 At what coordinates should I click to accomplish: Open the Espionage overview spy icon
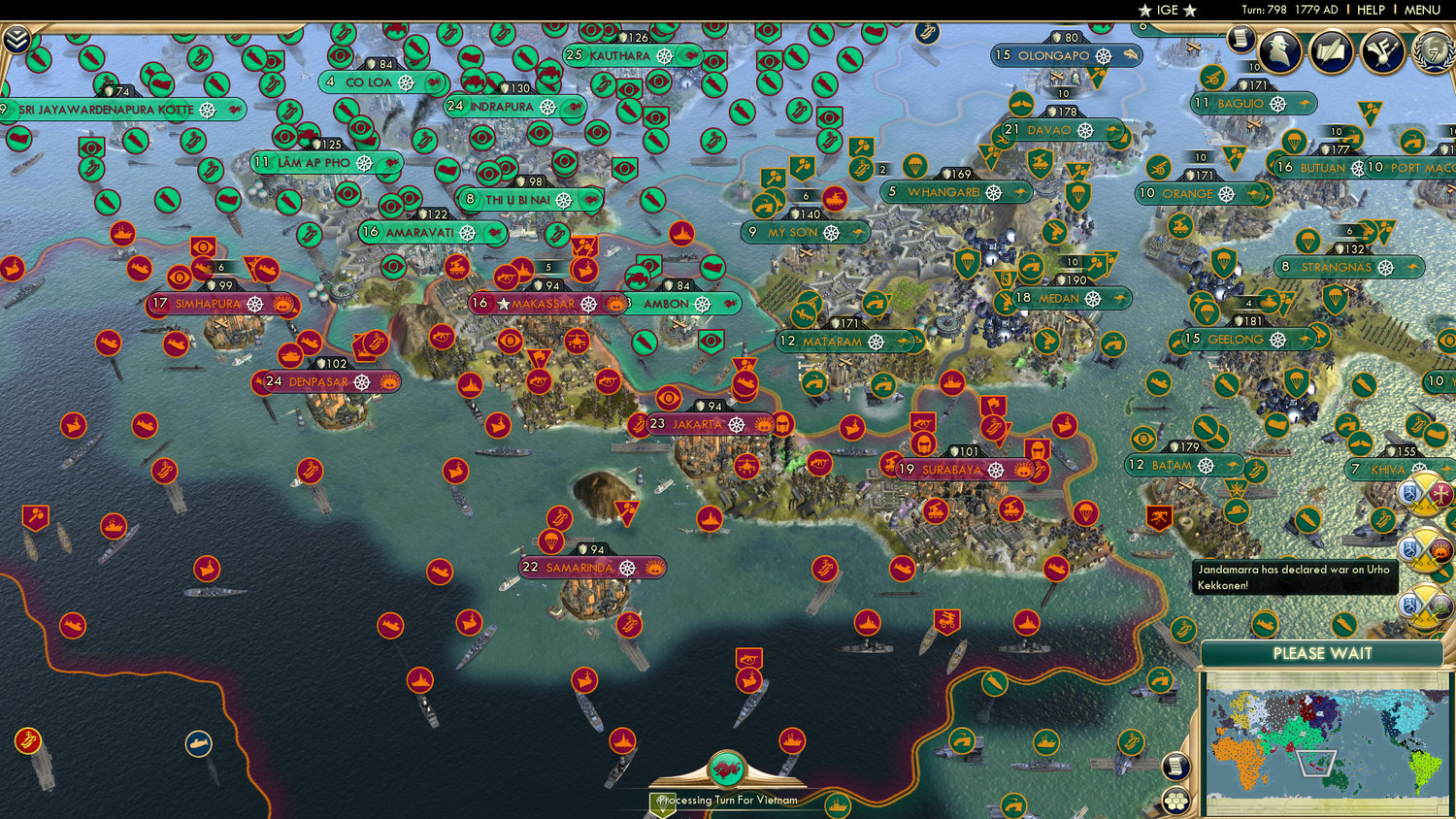(x=1281, y=49)
